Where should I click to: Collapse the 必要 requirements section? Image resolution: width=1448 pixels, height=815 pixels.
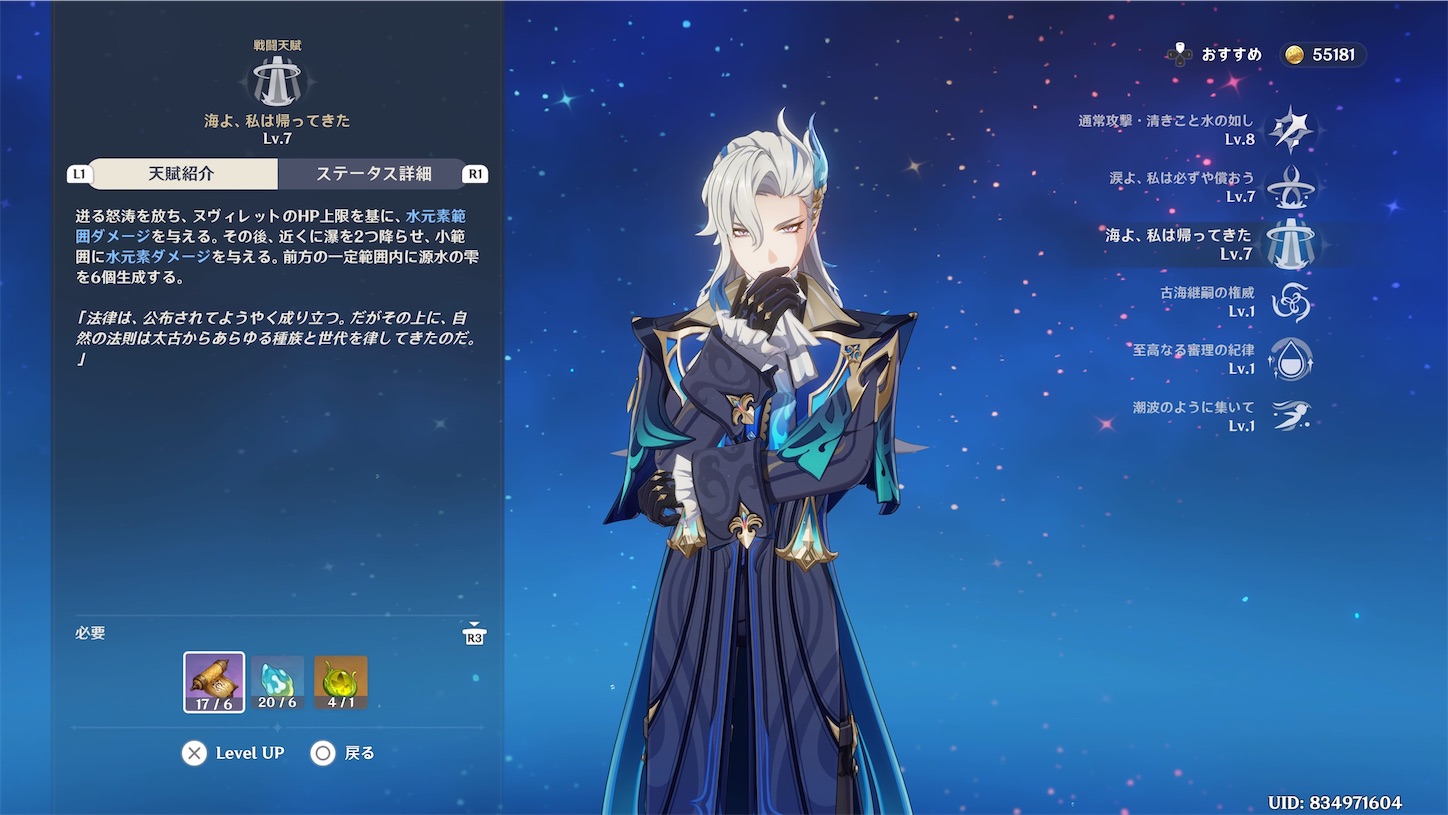pyautogui.click(x=90, y=632)
